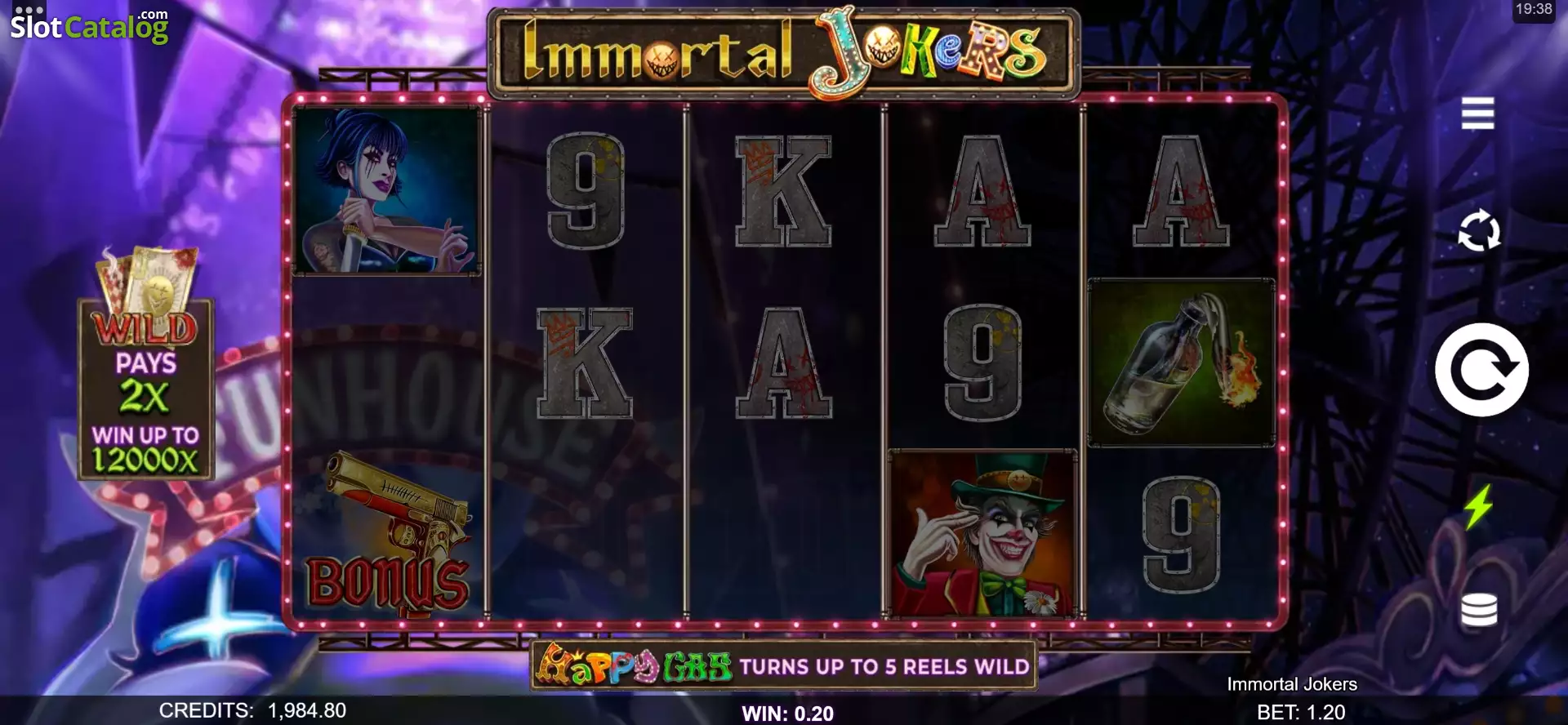Viewport: 1568px width, 725px height.
Task: Expand the WILD pays 2x info panel
Action: coord(145,384)
